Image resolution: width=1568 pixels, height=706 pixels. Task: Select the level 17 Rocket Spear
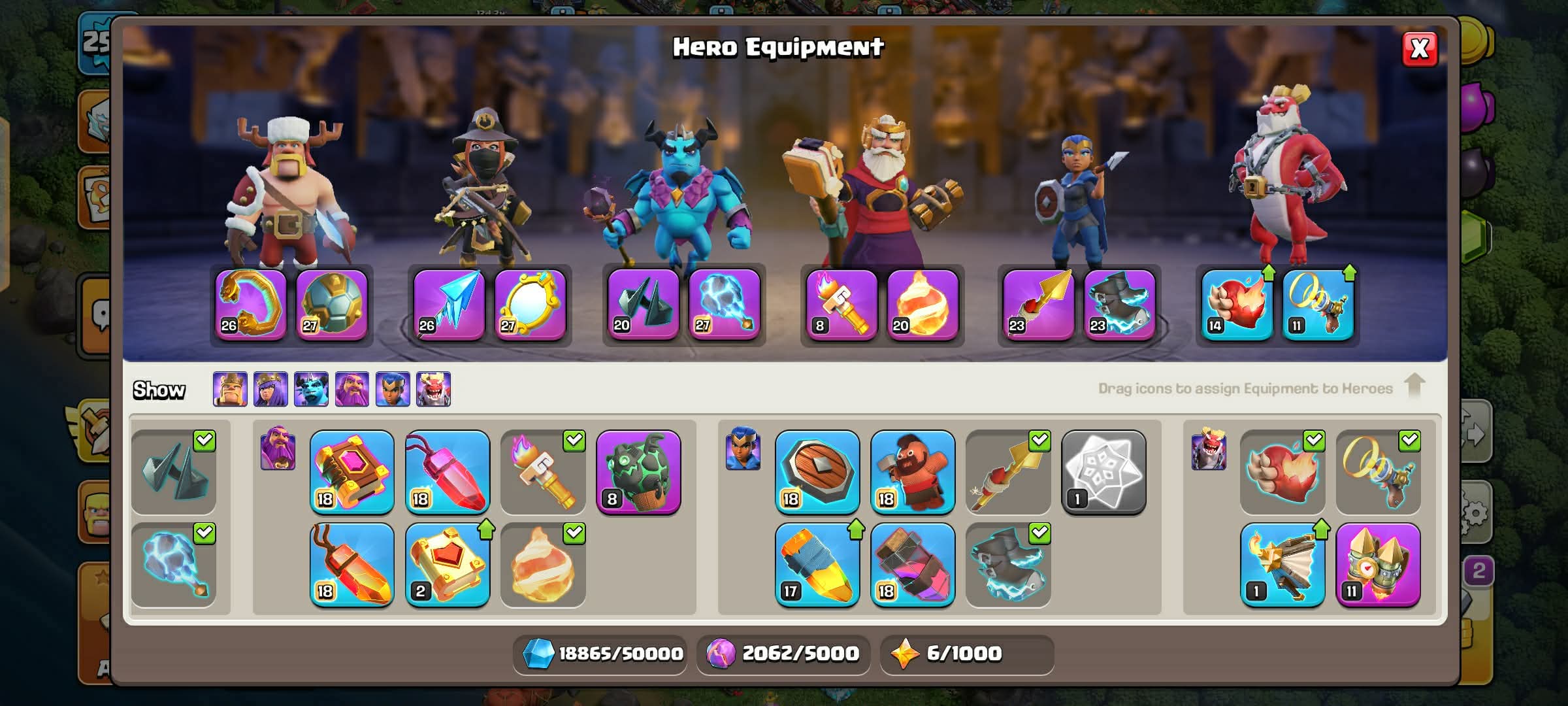coord(817,565)
